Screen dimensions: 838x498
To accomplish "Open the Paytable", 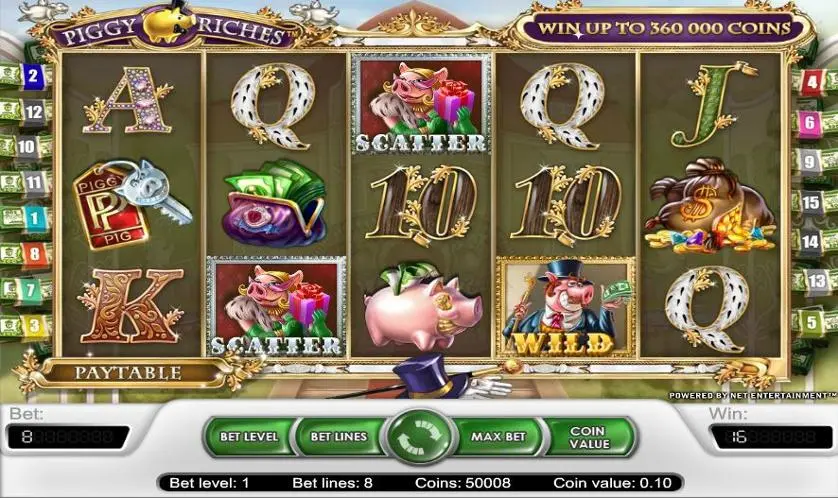I will [129, 373].
